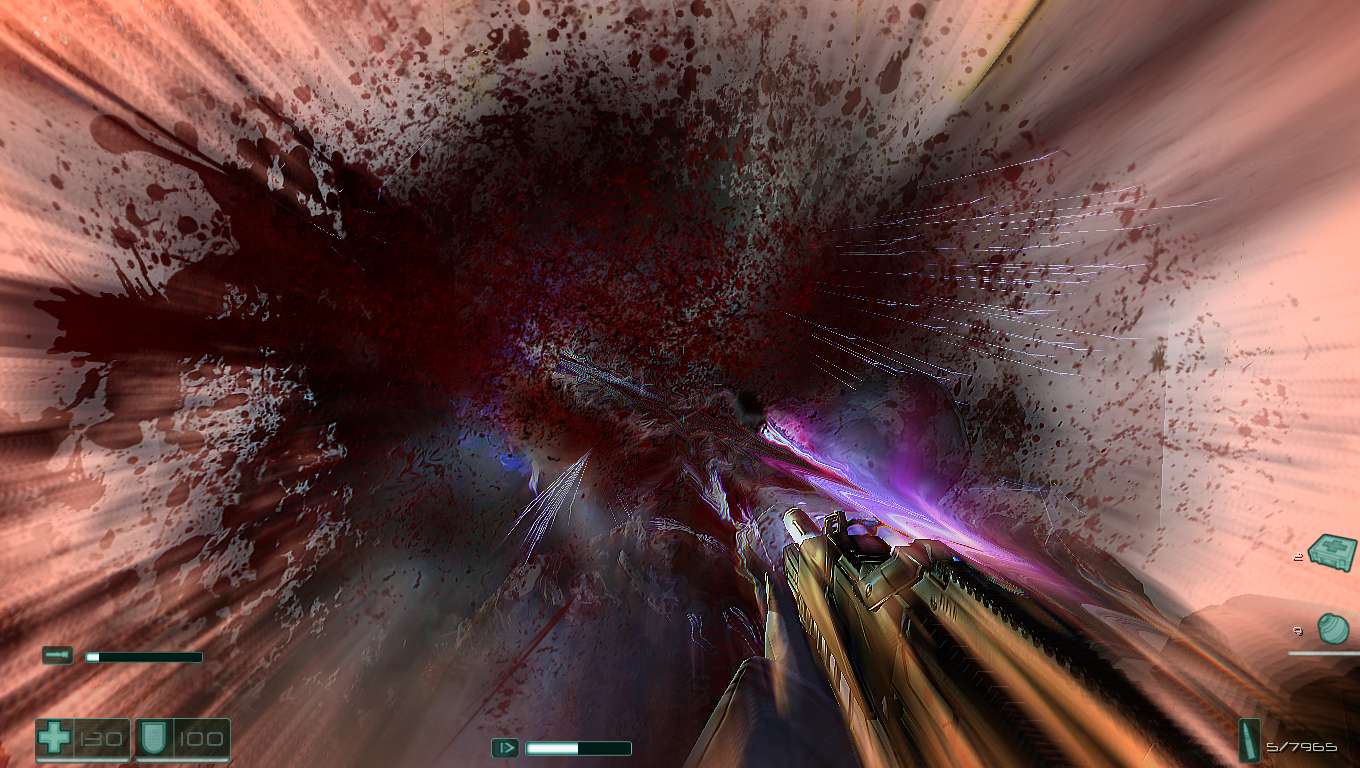Click the bullet ammo icon
This screenshot has width=1360, height=768.
[x=1251, y=740]
